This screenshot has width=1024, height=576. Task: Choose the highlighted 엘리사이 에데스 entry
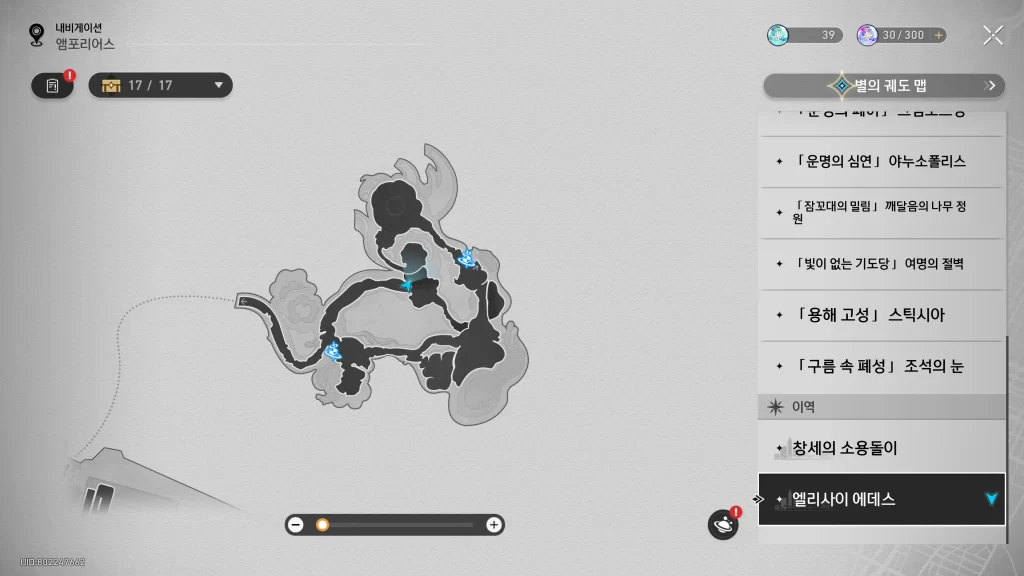click(x=880, y=499)
